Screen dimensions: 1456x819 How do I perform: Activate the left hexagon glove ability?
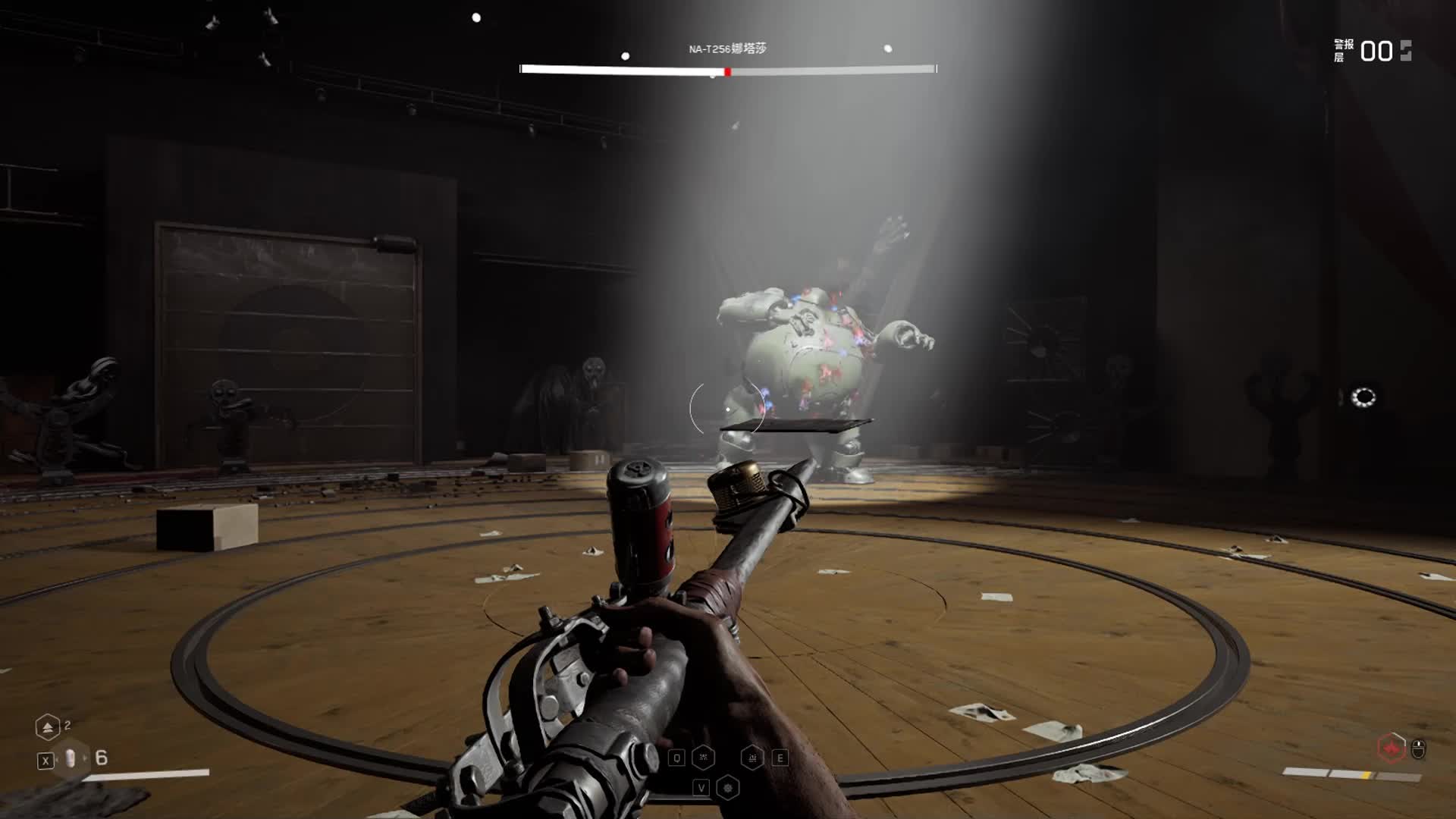[x=703, y=758]
